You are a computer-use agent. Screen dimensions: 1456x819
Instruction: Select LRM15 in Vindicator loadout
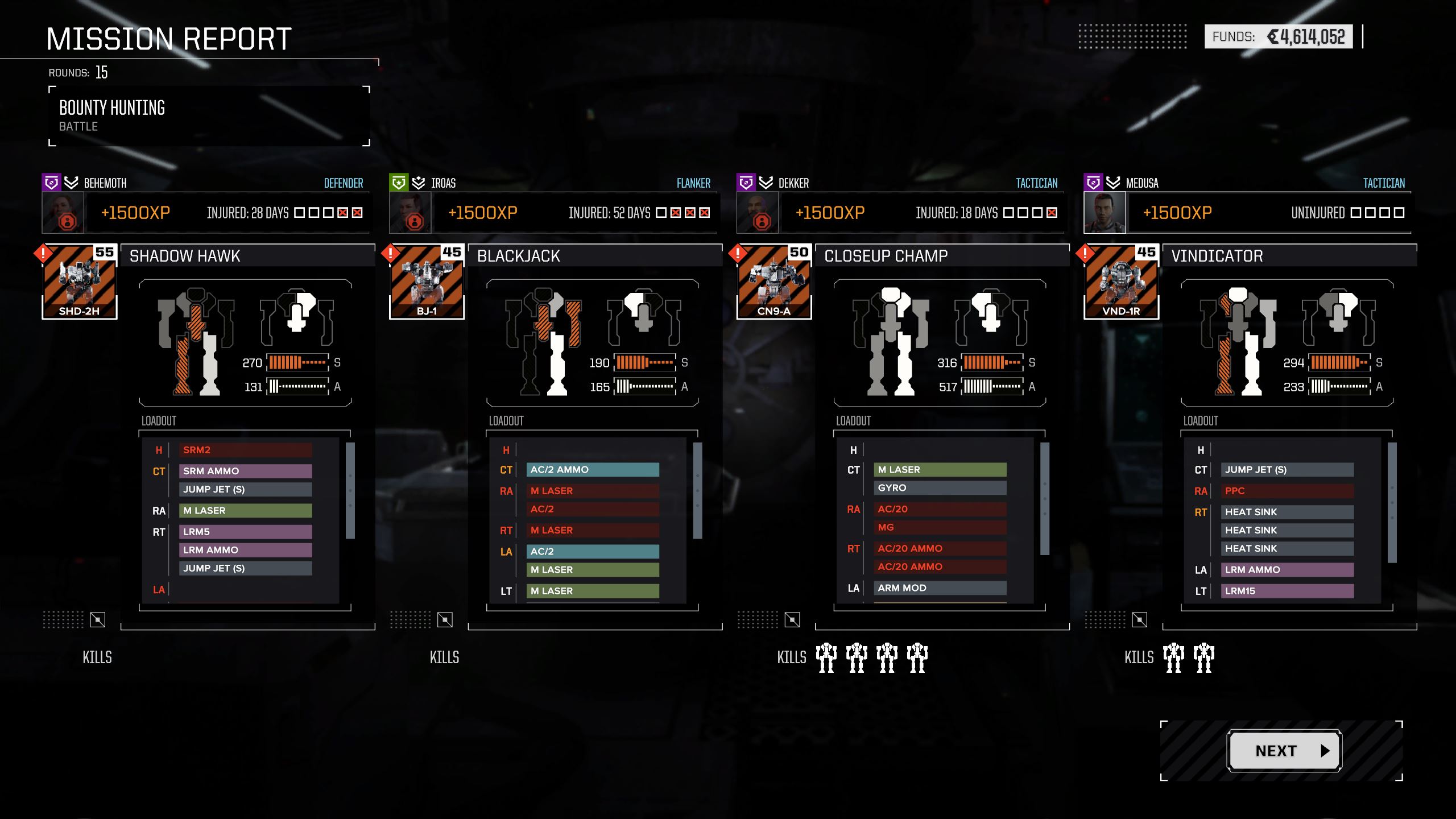point(1287,591)
